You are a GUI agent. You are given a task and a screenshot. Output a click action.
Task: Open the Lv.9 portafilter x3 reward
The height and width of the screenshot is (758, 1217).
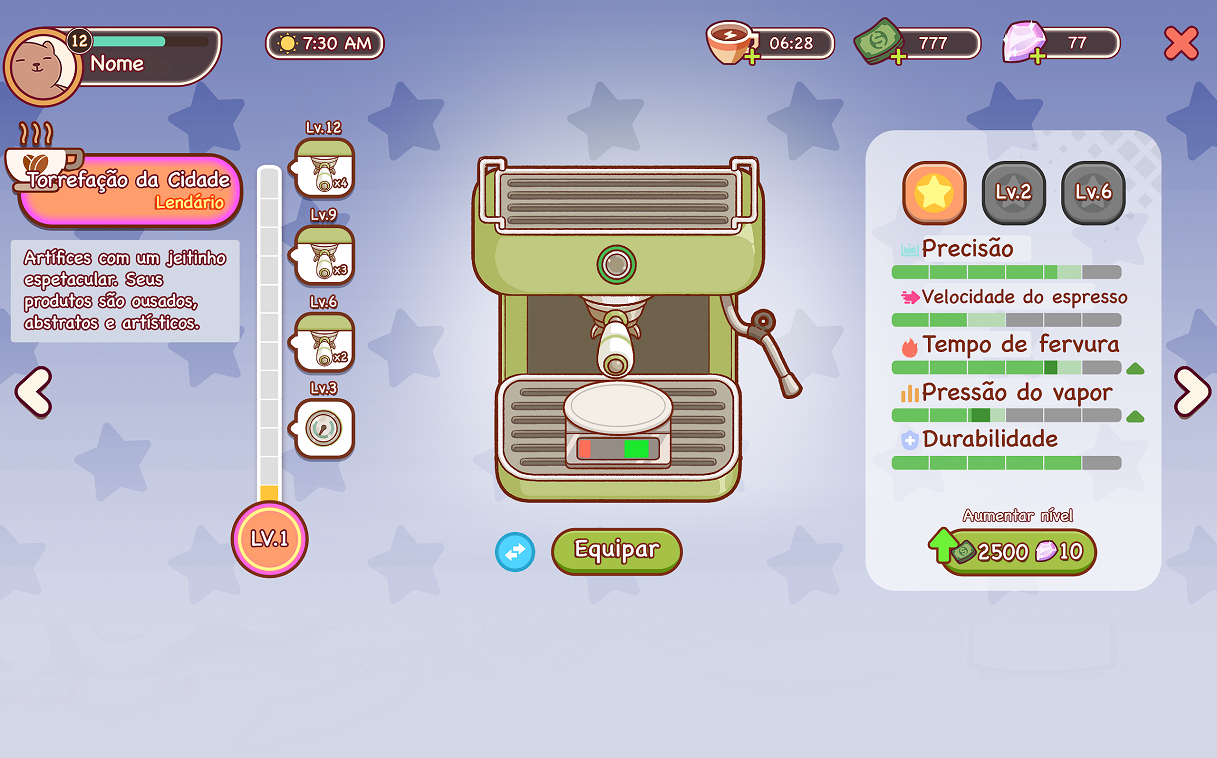pos(325,255)
